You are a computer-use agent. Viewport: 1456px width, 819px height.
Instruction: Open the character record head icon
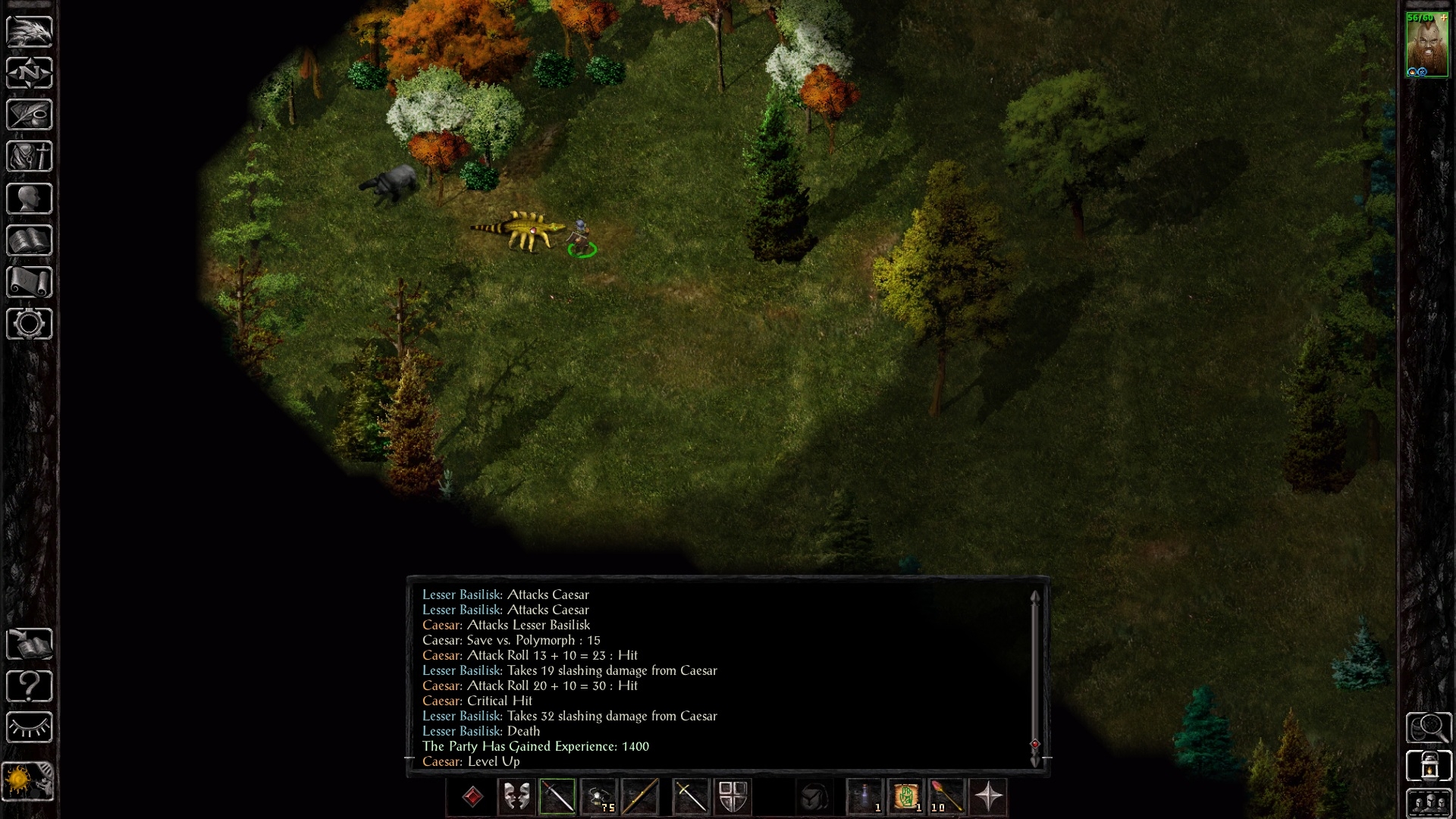[30, 199]
